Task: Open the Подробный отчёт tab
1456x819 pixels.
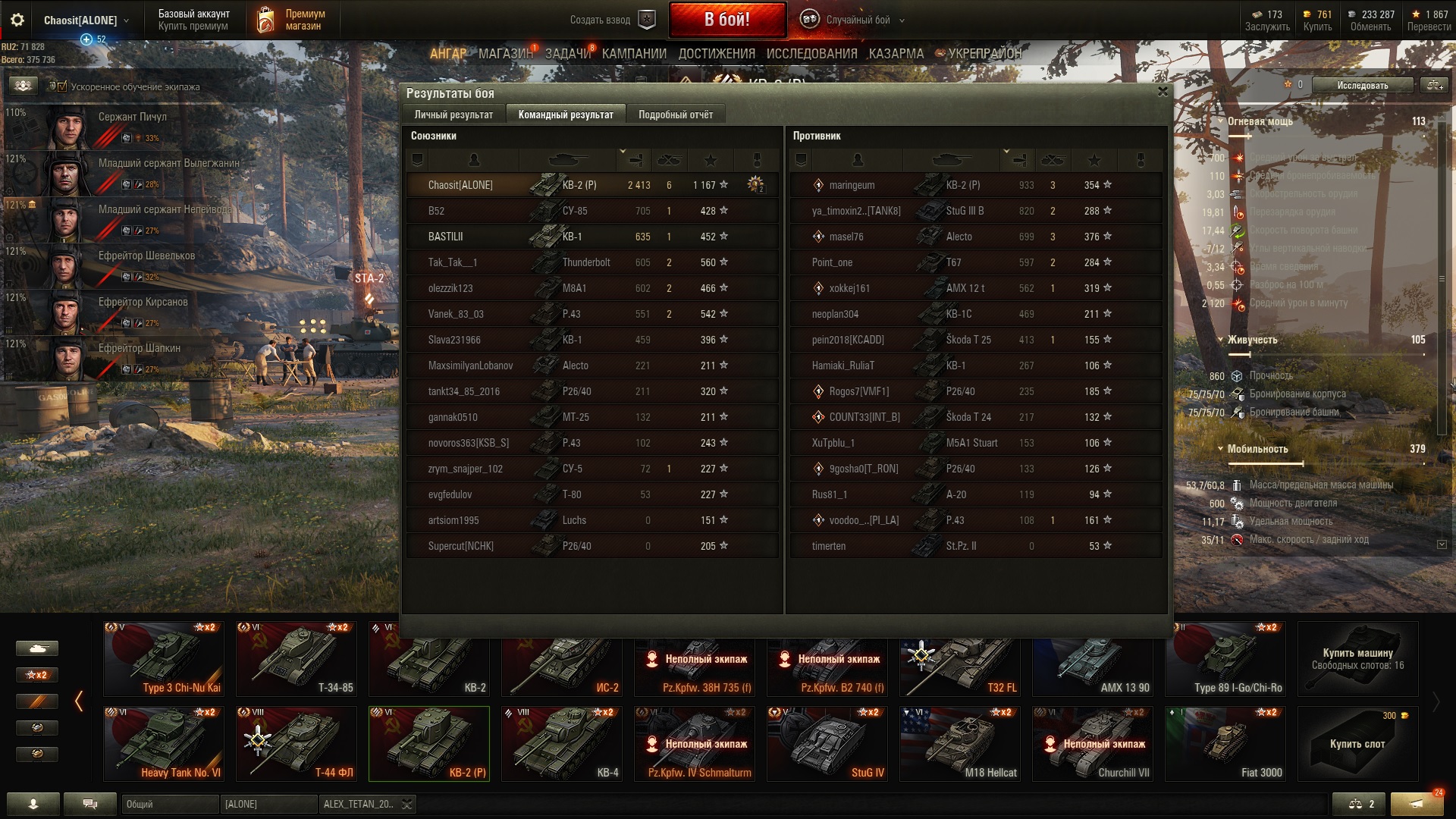Action: pyautogui.click(x=675, y=115)
